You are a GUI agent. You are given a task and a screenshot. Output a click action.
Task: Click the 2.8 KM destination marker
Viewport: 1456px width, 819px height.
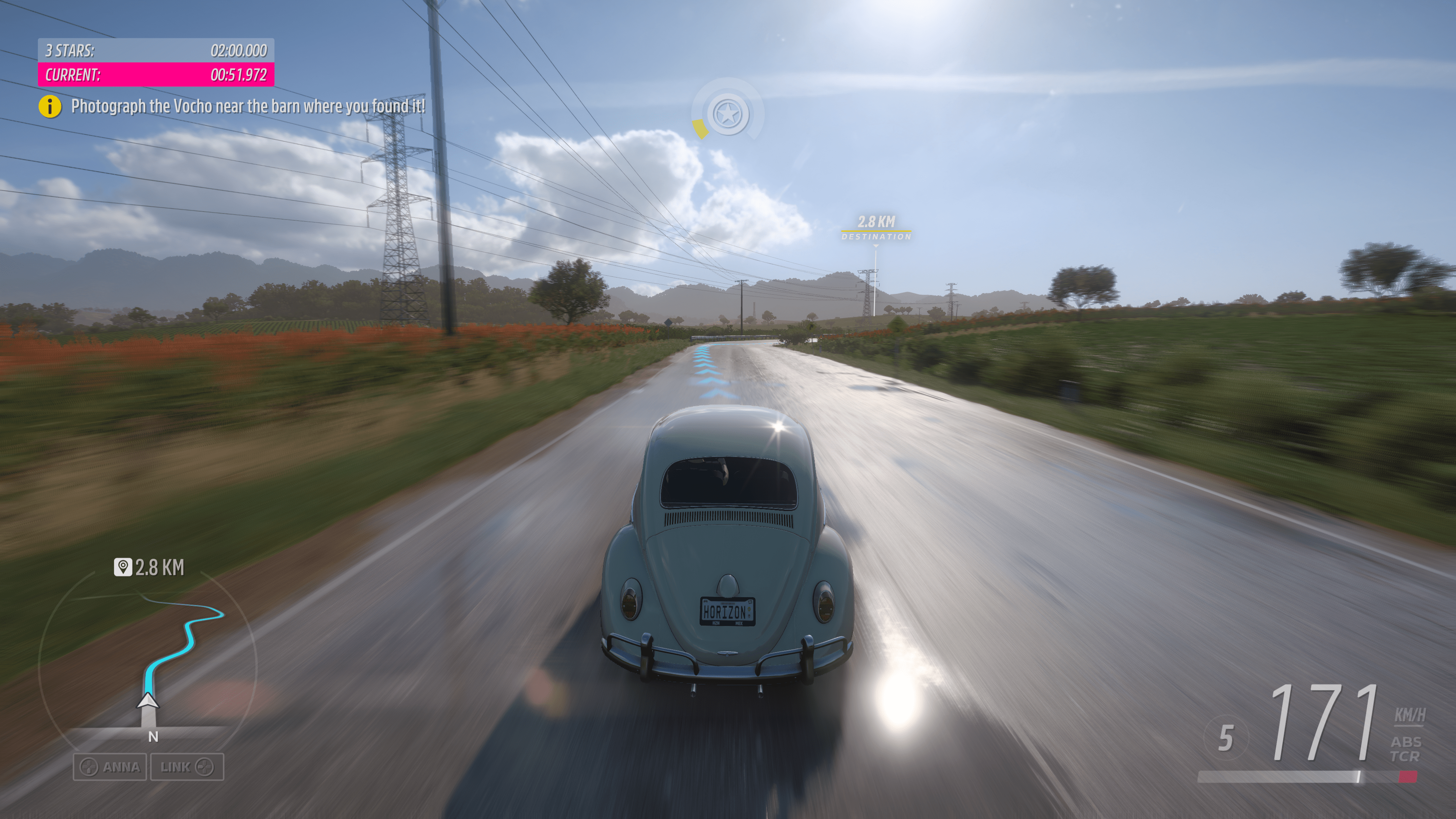[x=876, y=228]
